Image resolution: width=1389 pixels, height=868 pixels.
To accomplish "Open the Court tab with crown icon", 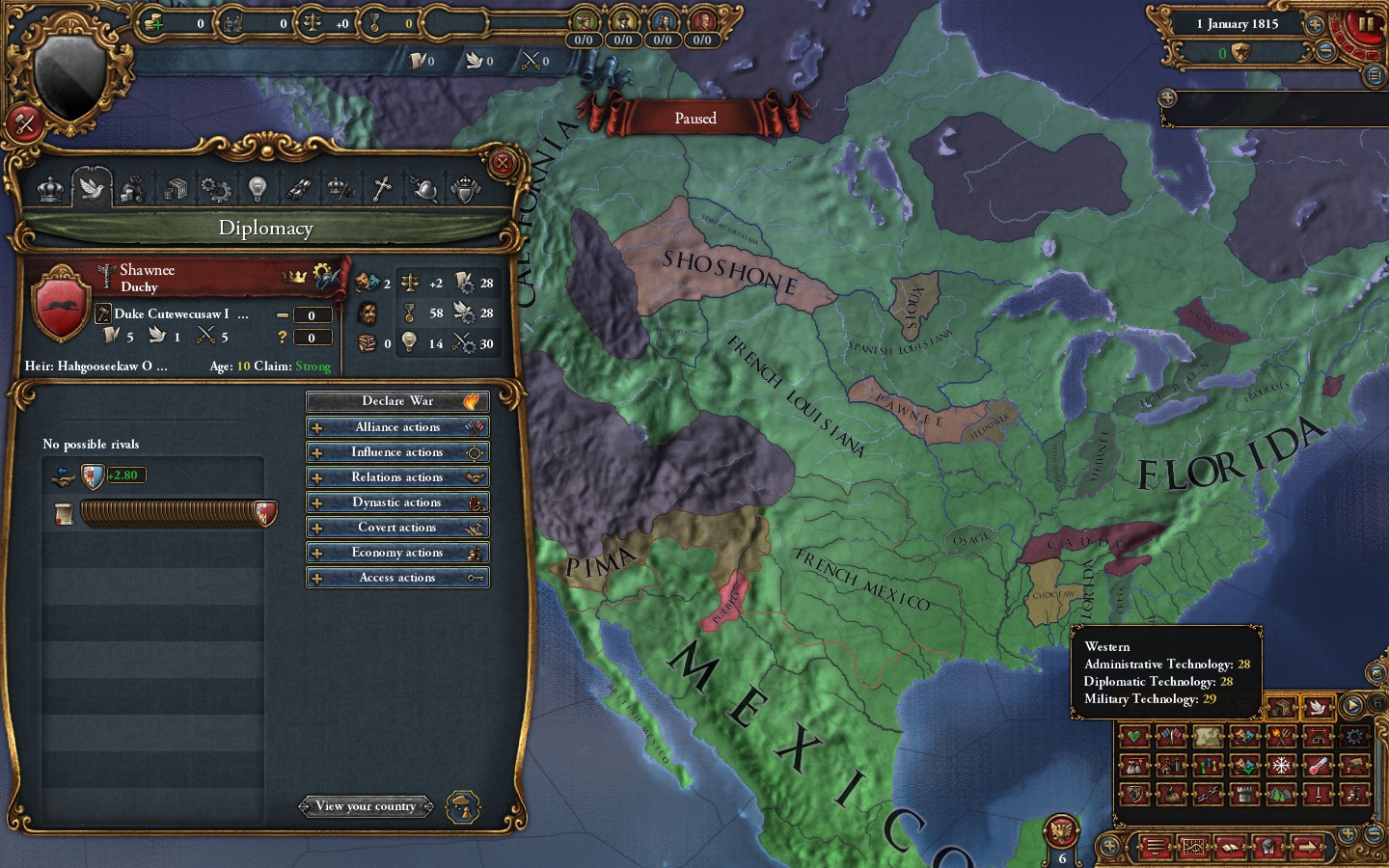I will [50, 188].
